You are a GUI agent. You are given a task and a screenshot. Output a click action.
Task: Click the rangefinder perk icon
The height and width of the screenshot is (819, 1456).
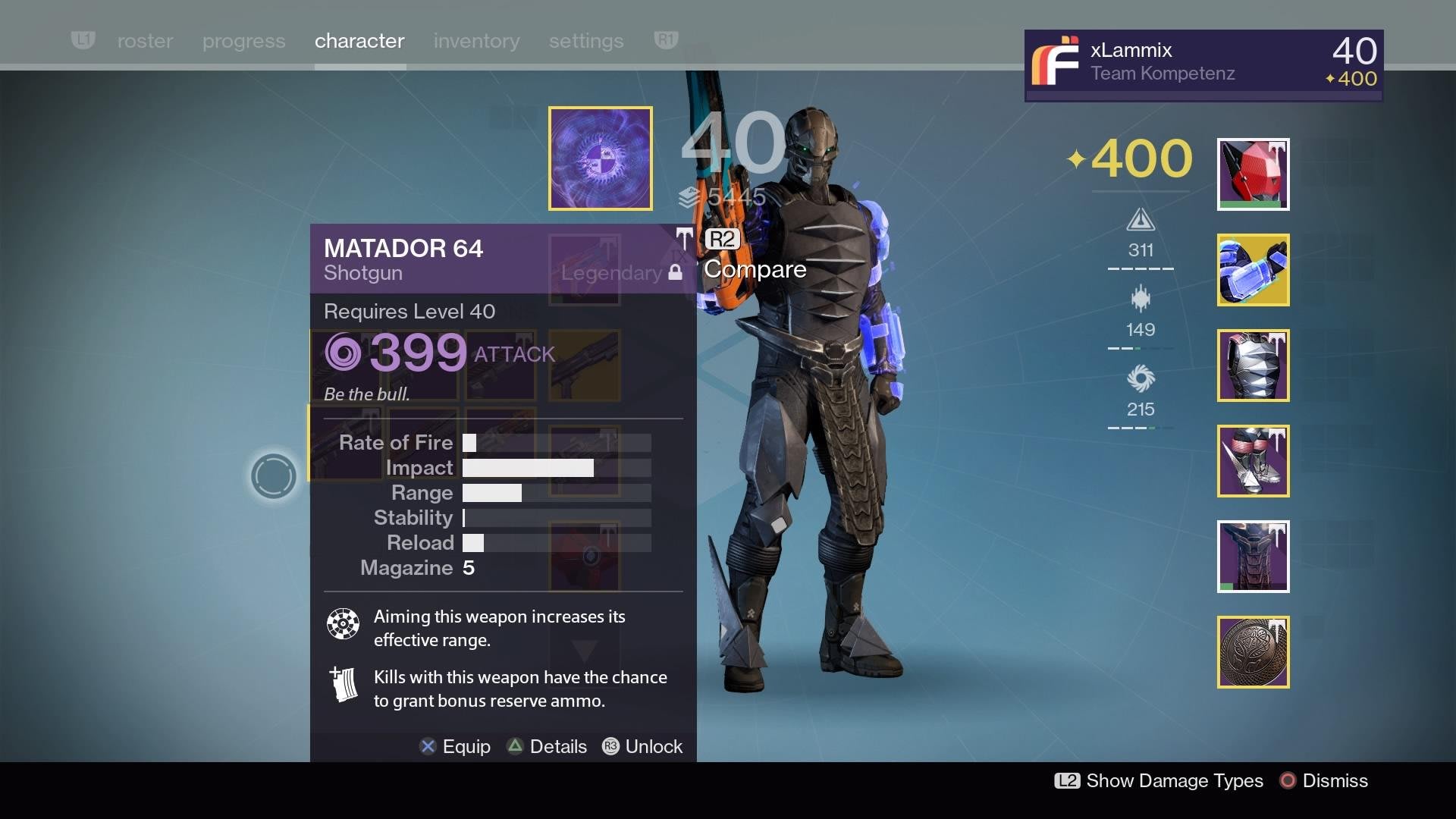click(x=343, y=624)
